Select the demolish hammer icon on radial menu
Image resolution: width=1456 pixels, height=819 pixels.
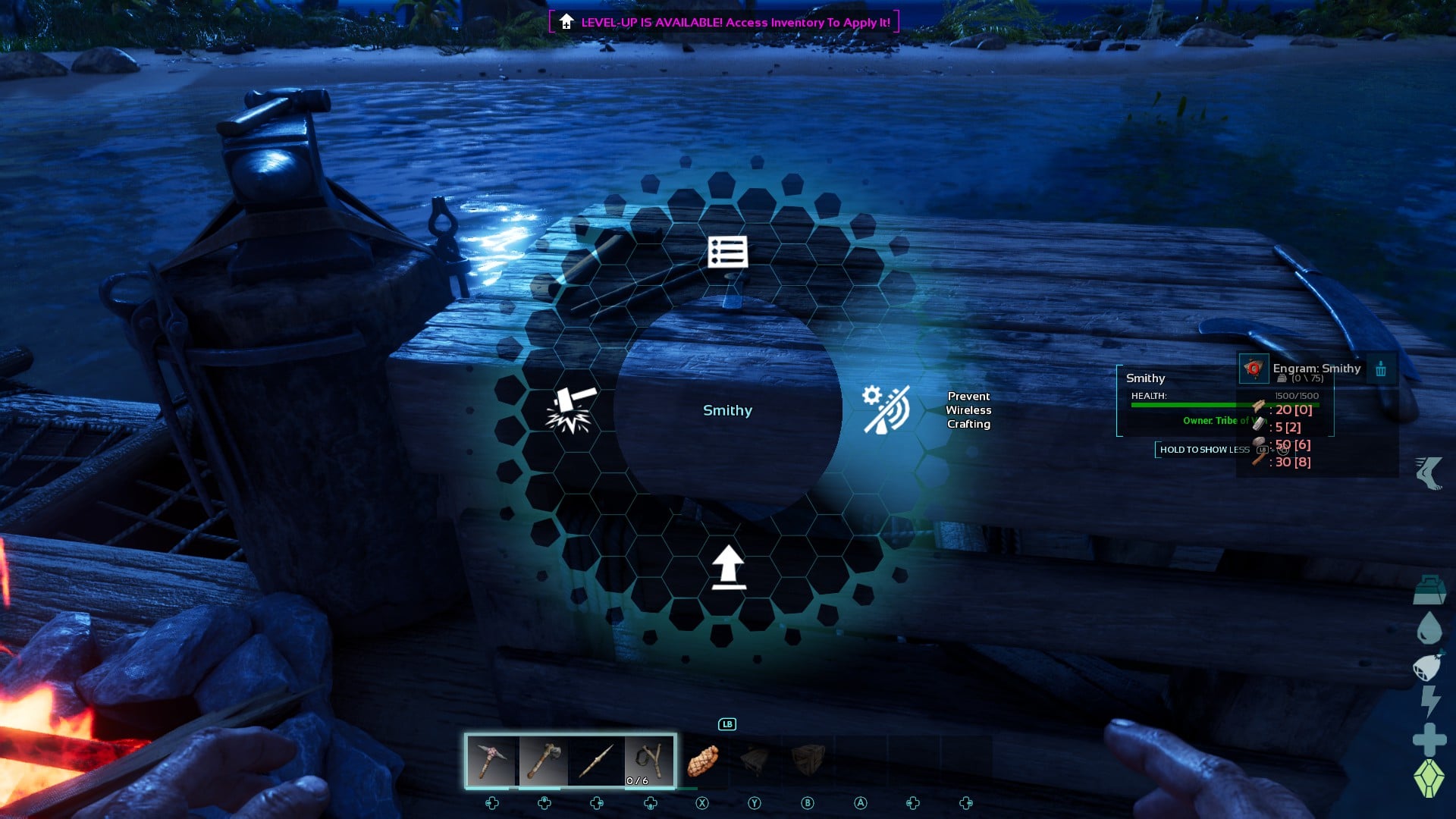[573, 408]
